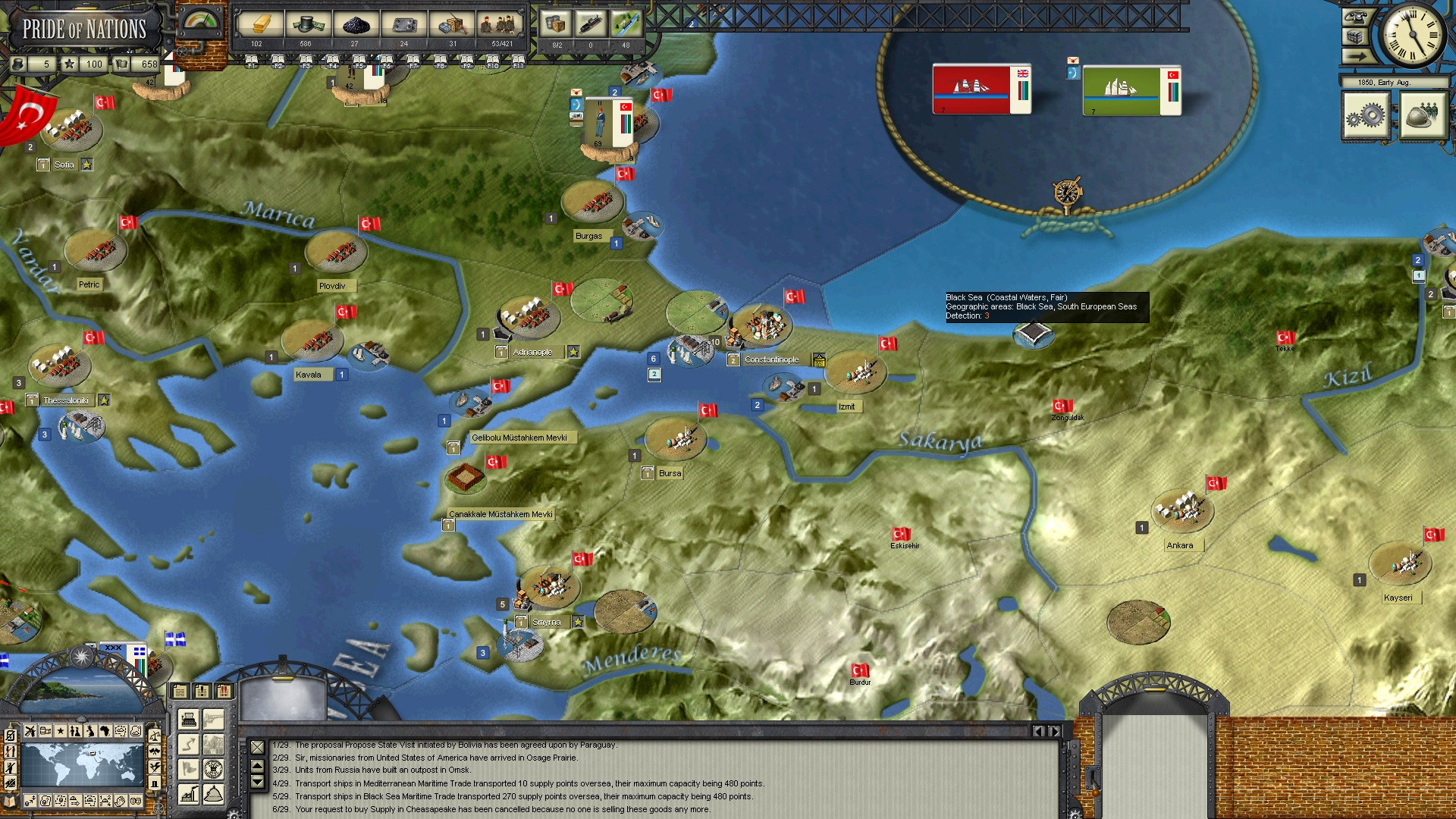Switch to the gears economic mode
The image size is (1456, 819).
(1365, 116)
